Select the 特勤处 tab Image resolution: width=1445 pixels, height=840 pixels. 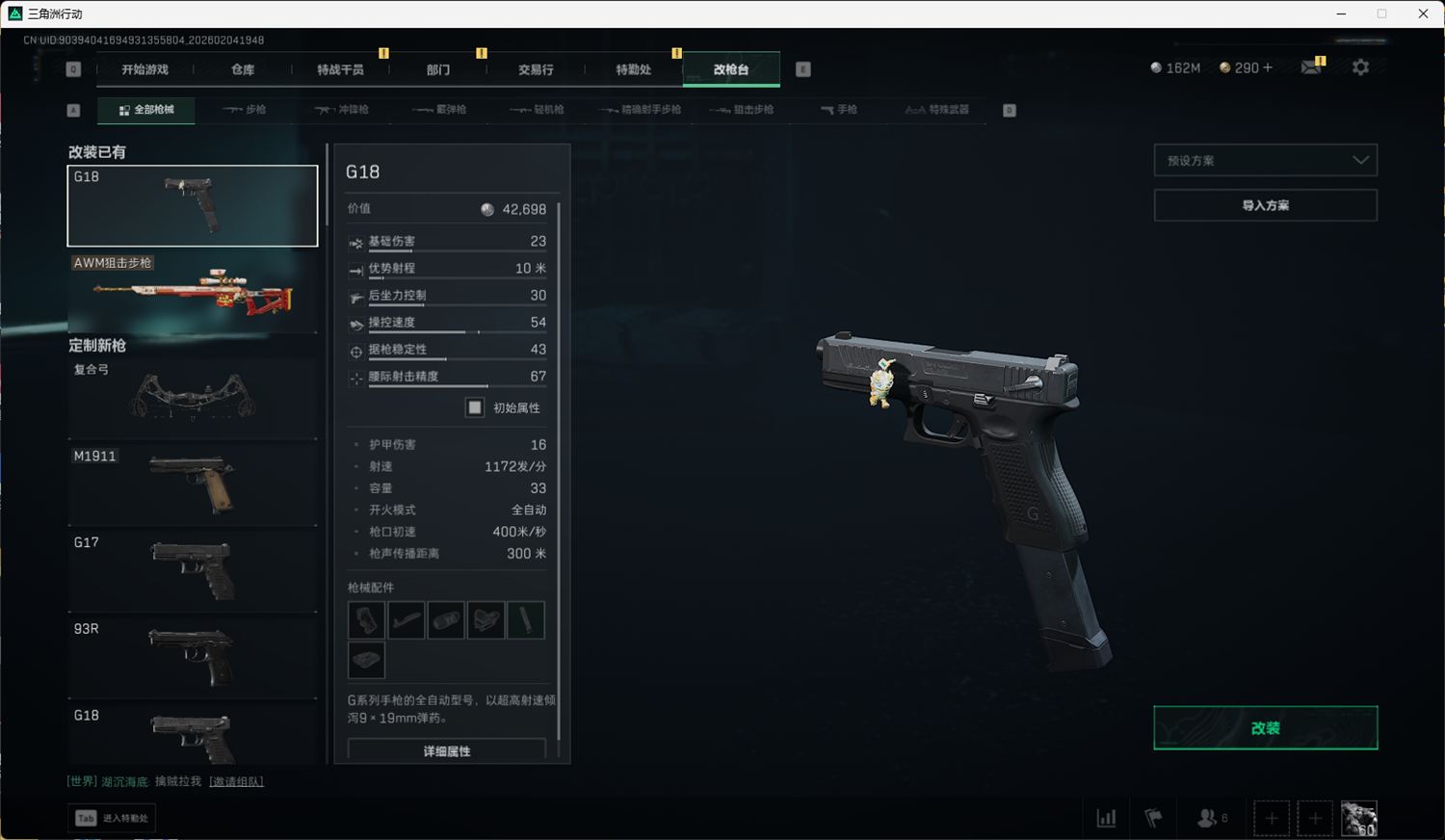coord(633,69)
